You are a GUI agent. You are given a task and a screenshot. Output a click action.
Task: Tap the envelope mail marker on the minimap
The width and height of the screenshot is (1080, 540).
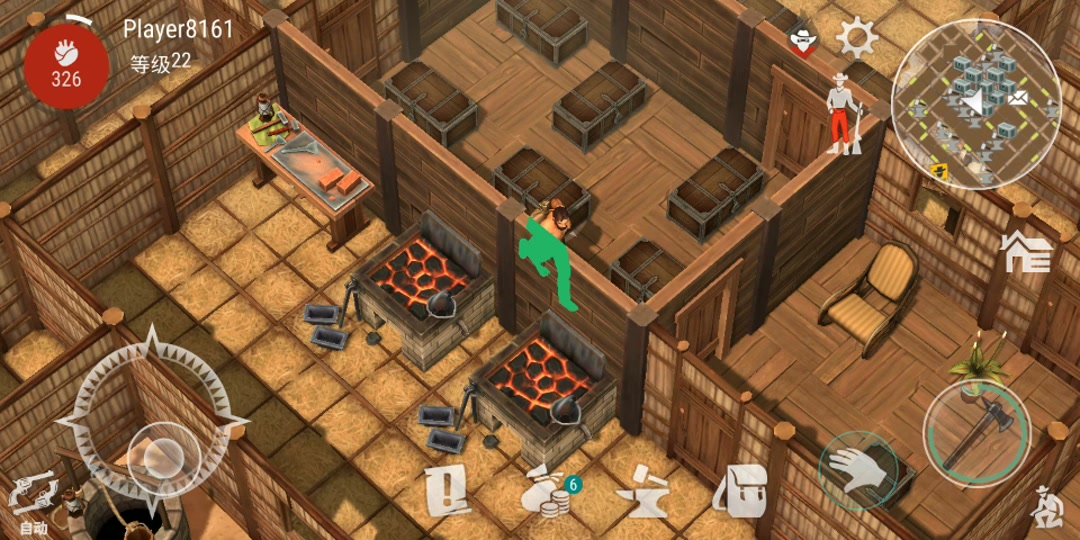coord(1019,98)
